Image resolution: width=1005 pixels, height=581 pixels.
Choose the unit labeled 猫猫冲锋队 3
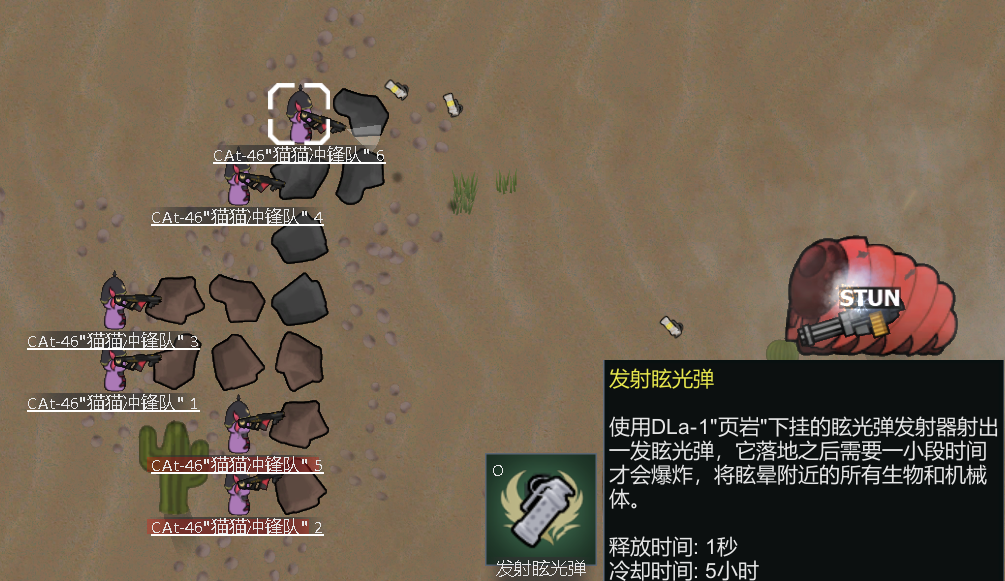point(114,303)
